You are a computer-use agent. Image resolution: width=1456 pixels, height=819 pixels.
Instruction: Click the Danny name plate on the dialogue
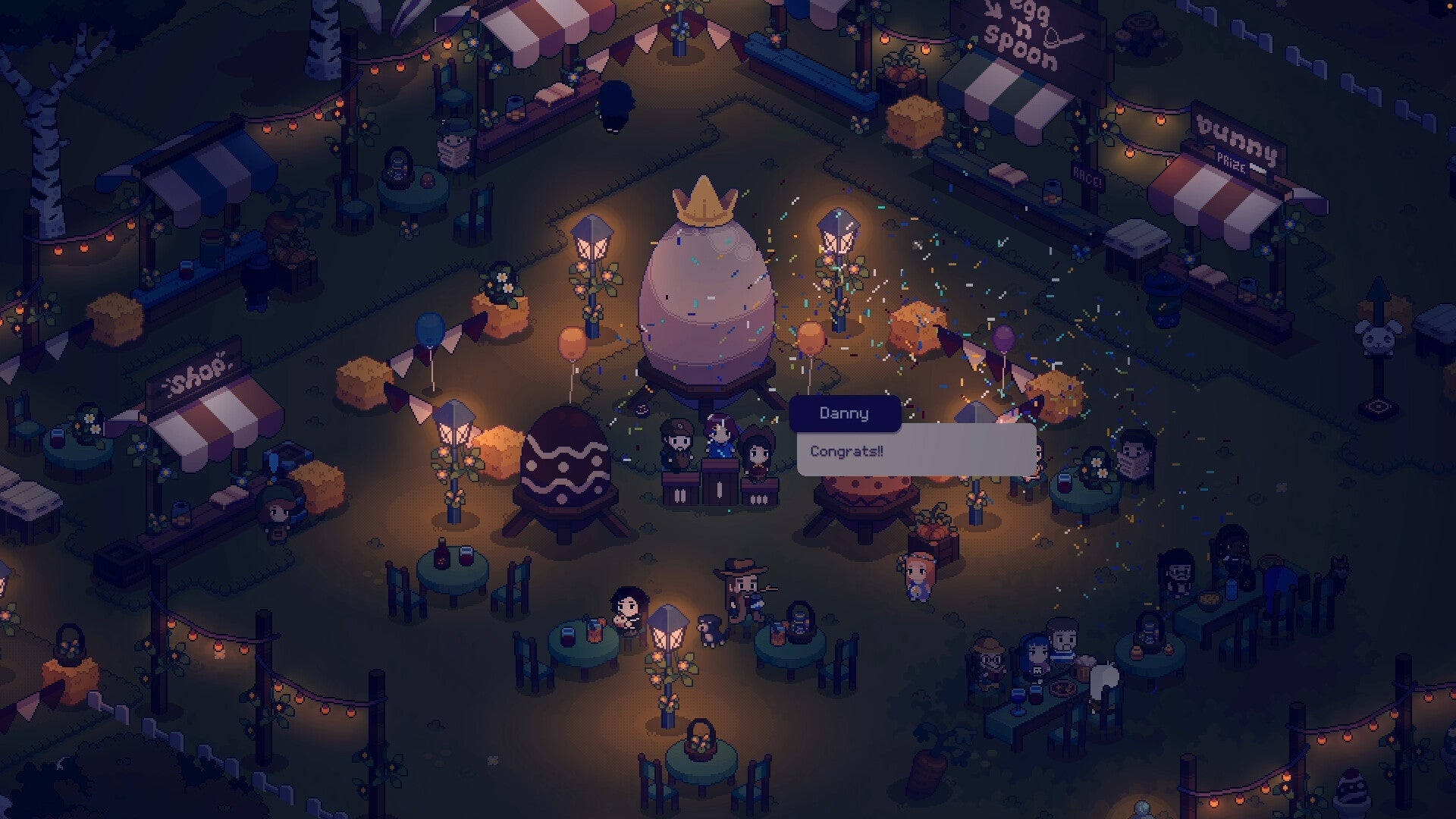pos(844,413)
